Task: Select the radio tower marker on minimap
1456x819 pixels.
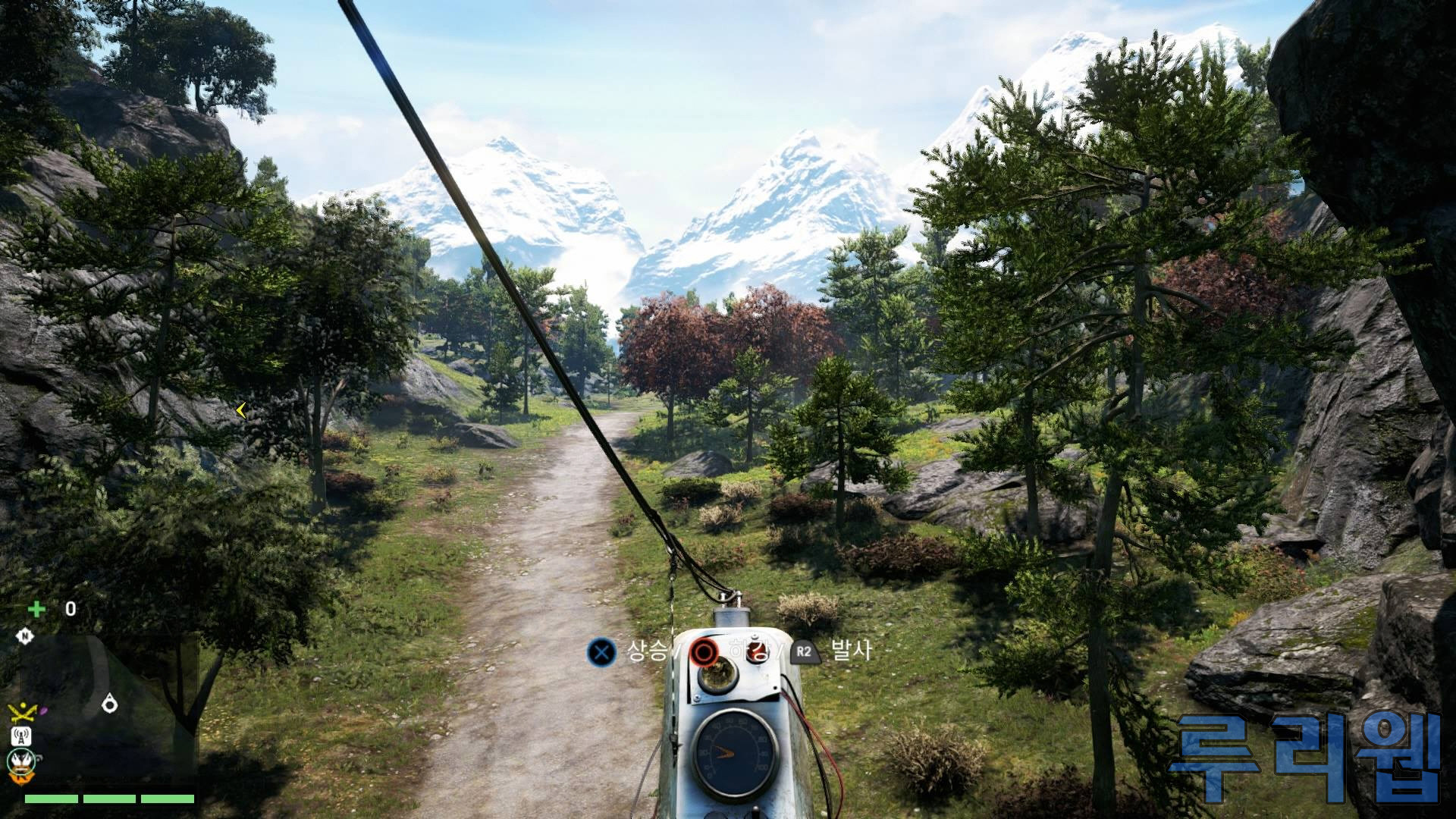Action: (20, 736)
